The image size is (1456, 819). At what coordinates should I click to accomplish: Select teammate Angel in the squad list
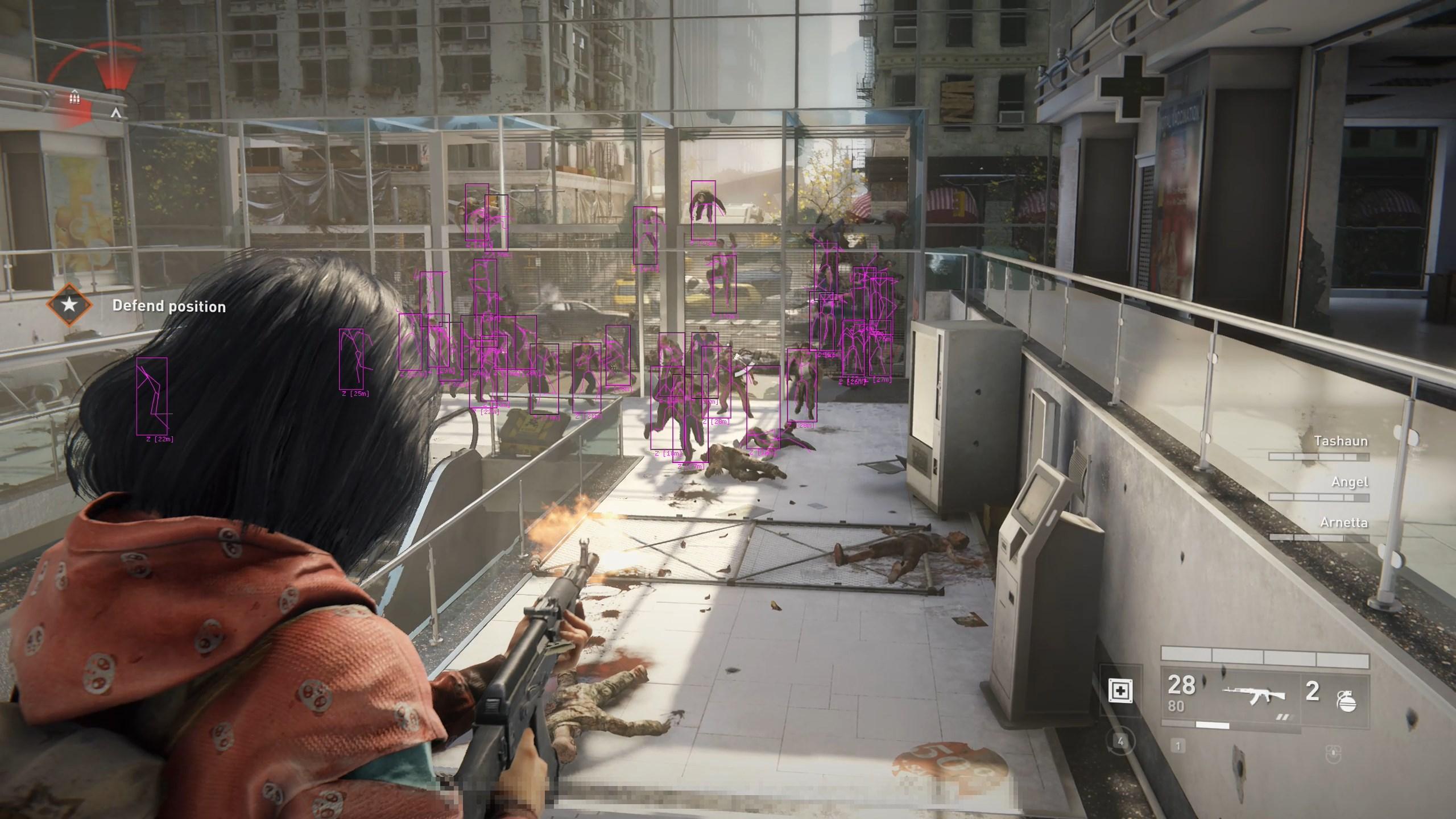pos(1349,482)
